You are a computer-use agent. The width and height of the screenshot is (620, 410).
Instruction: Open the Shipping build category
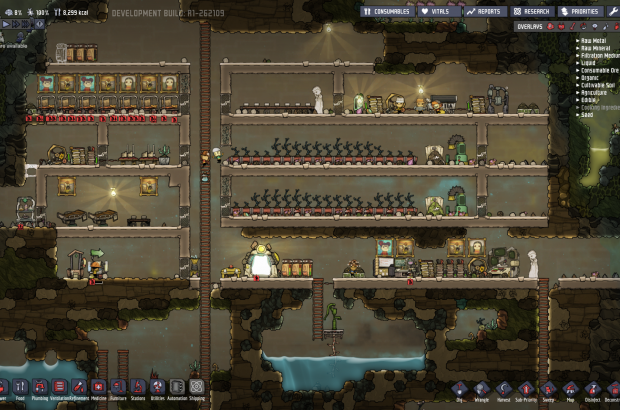[x=196, y=387]
